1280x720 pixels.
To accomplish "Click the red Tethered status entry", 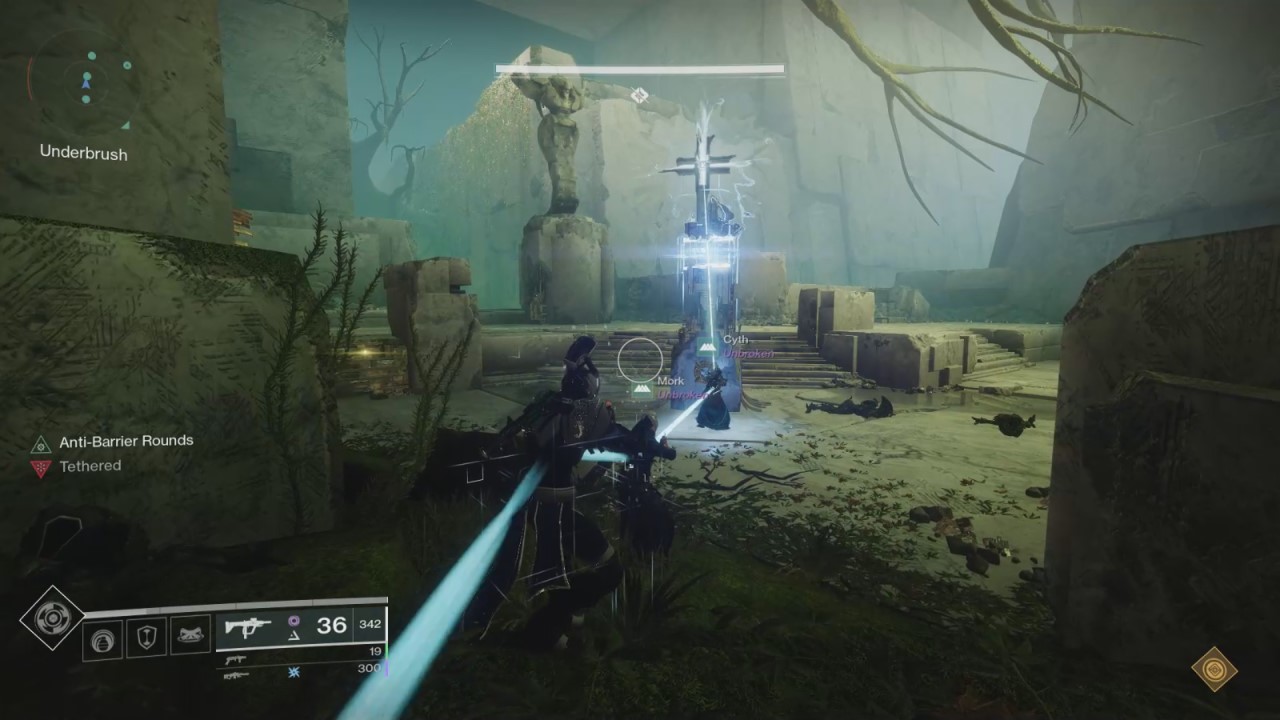I will pos(78,467).
